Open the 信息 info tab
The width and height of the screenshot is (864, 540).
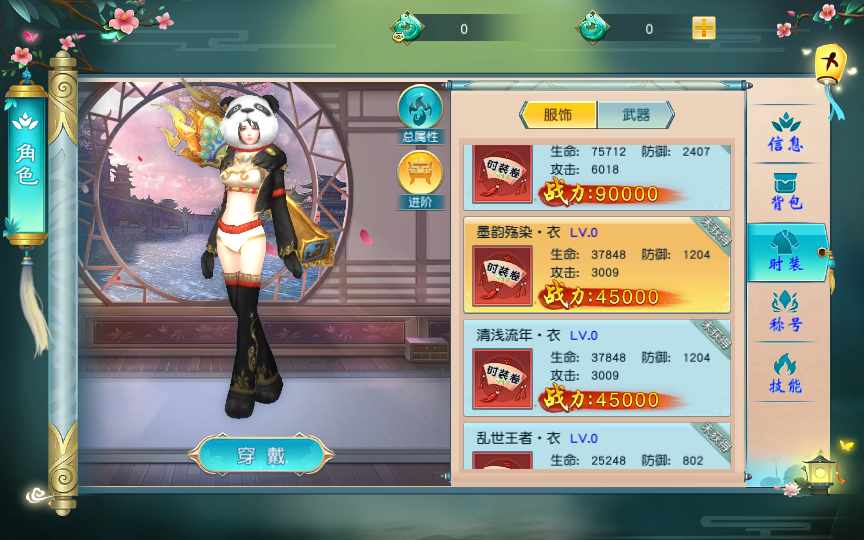pyautogui.click(x=786, y=133)
